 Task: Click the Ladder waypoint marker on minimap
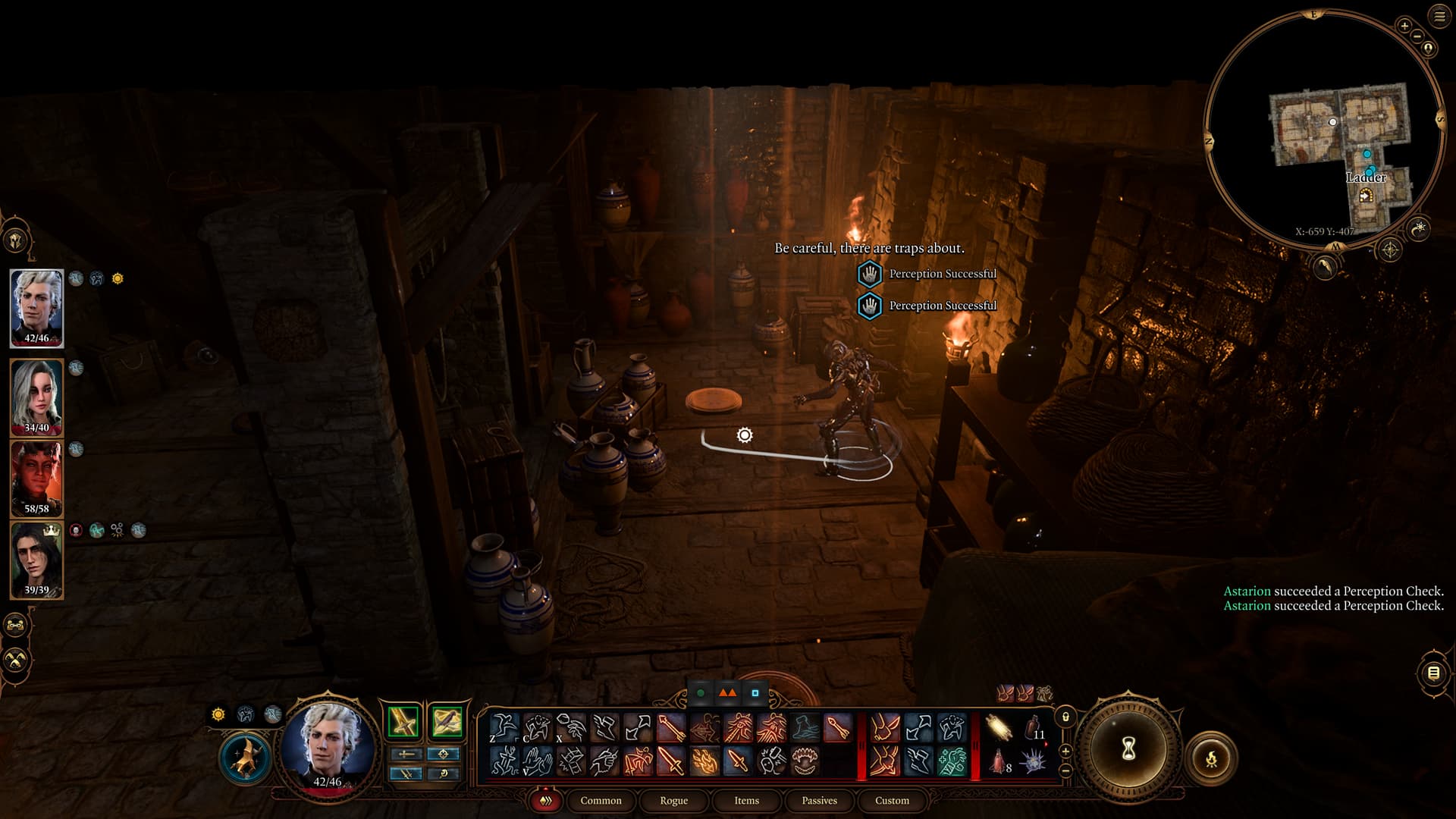point(1366,196)
